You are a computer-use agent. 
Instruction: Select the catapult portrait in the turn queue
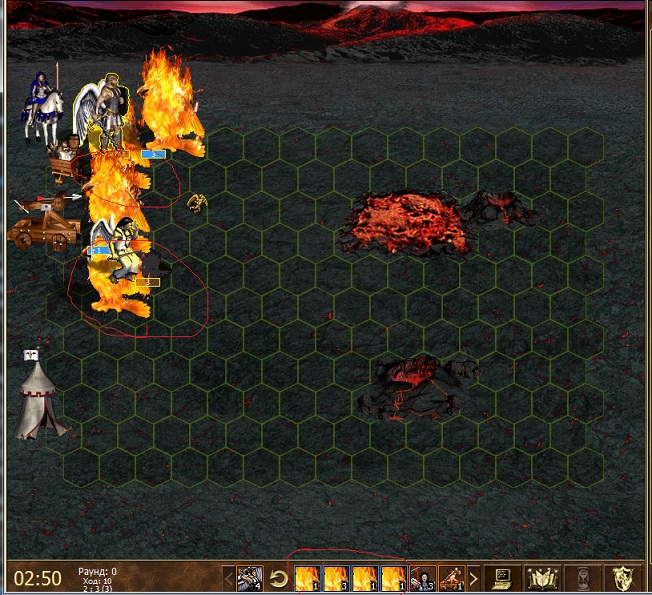click(x=451, y=578)
